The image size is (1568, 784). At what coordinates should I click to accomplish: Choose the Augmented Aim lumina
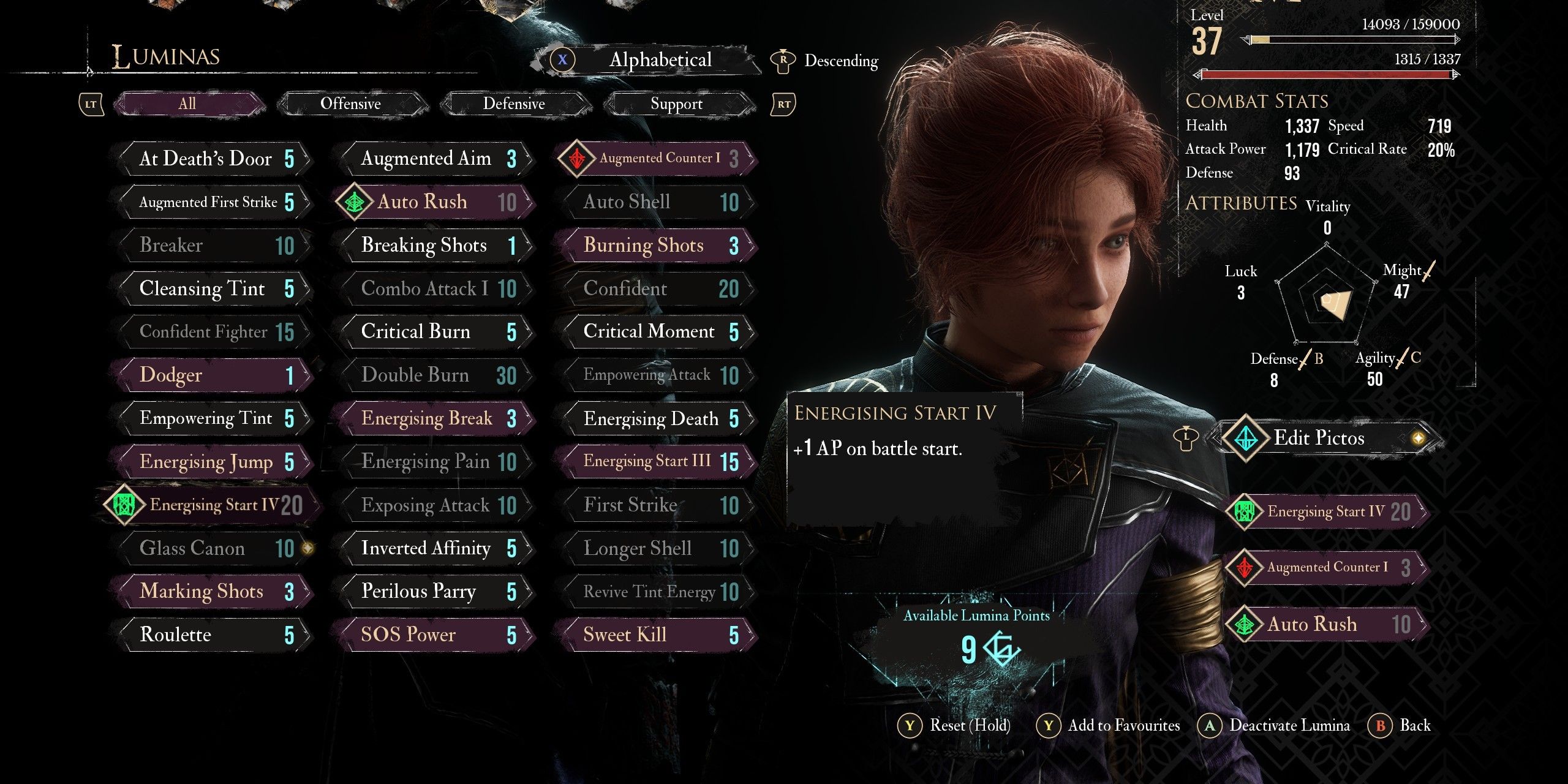pyautogui.click(x=436, y=159)
